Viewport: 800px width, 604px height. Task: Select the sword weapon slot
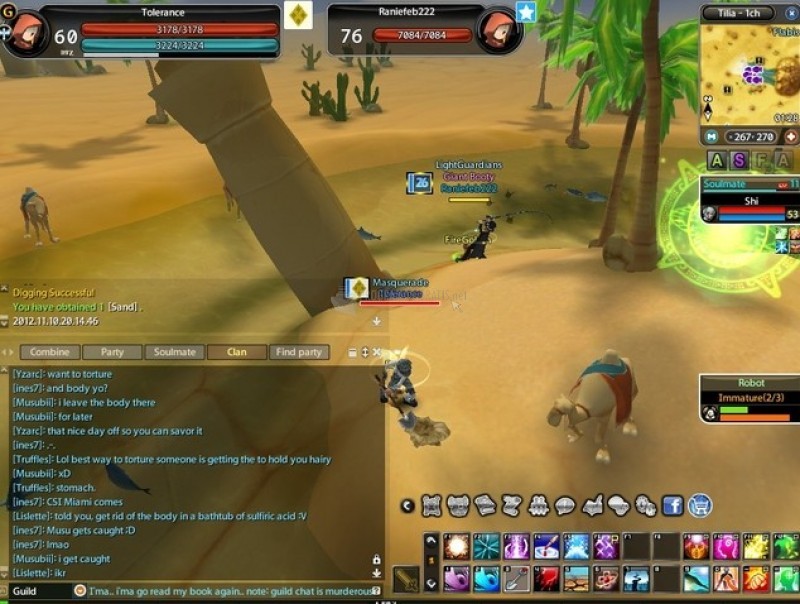pos(406,579)
